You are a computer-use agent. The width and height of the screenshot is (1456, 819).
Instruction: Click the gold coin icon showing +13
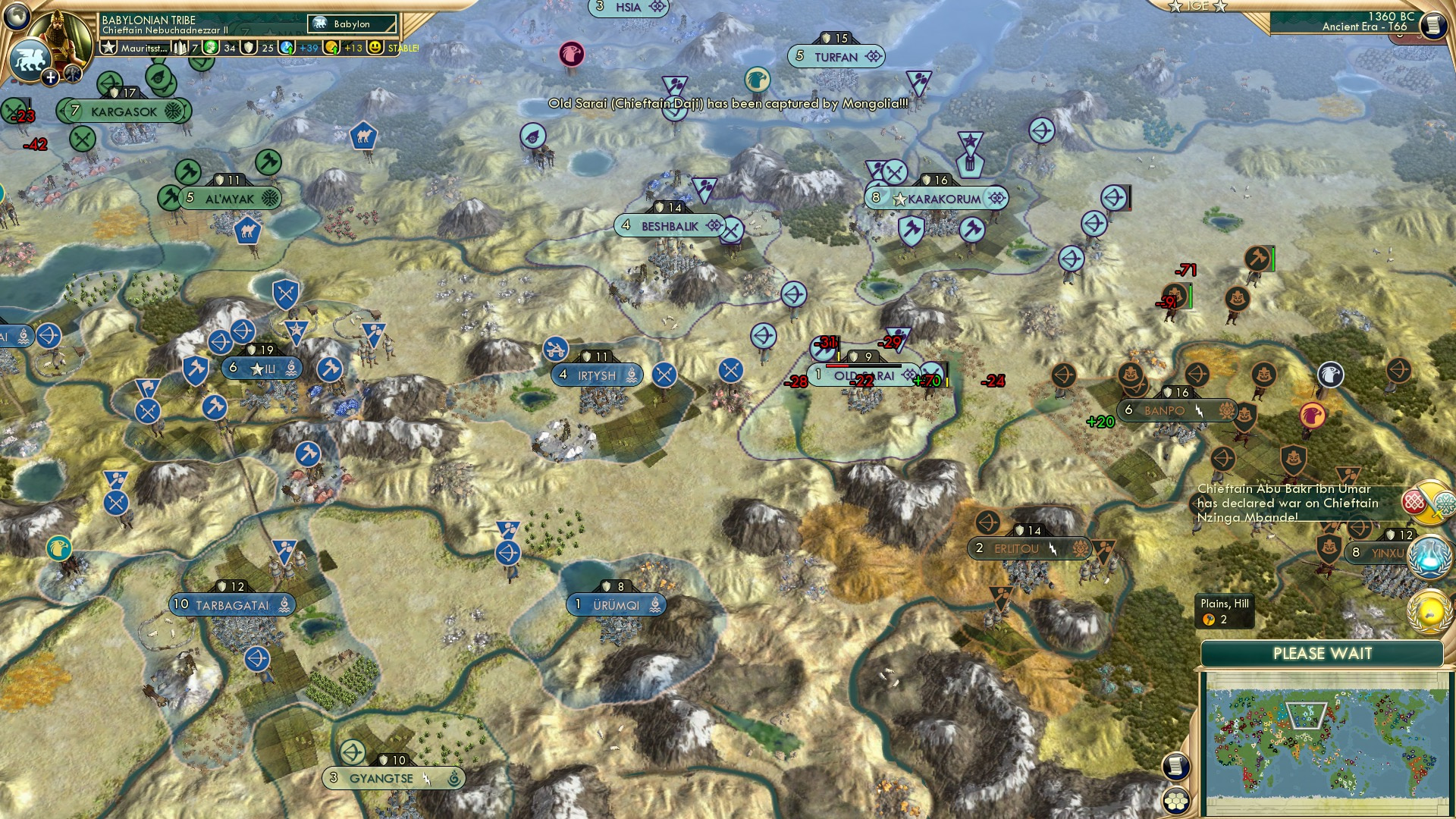point(331,48)
